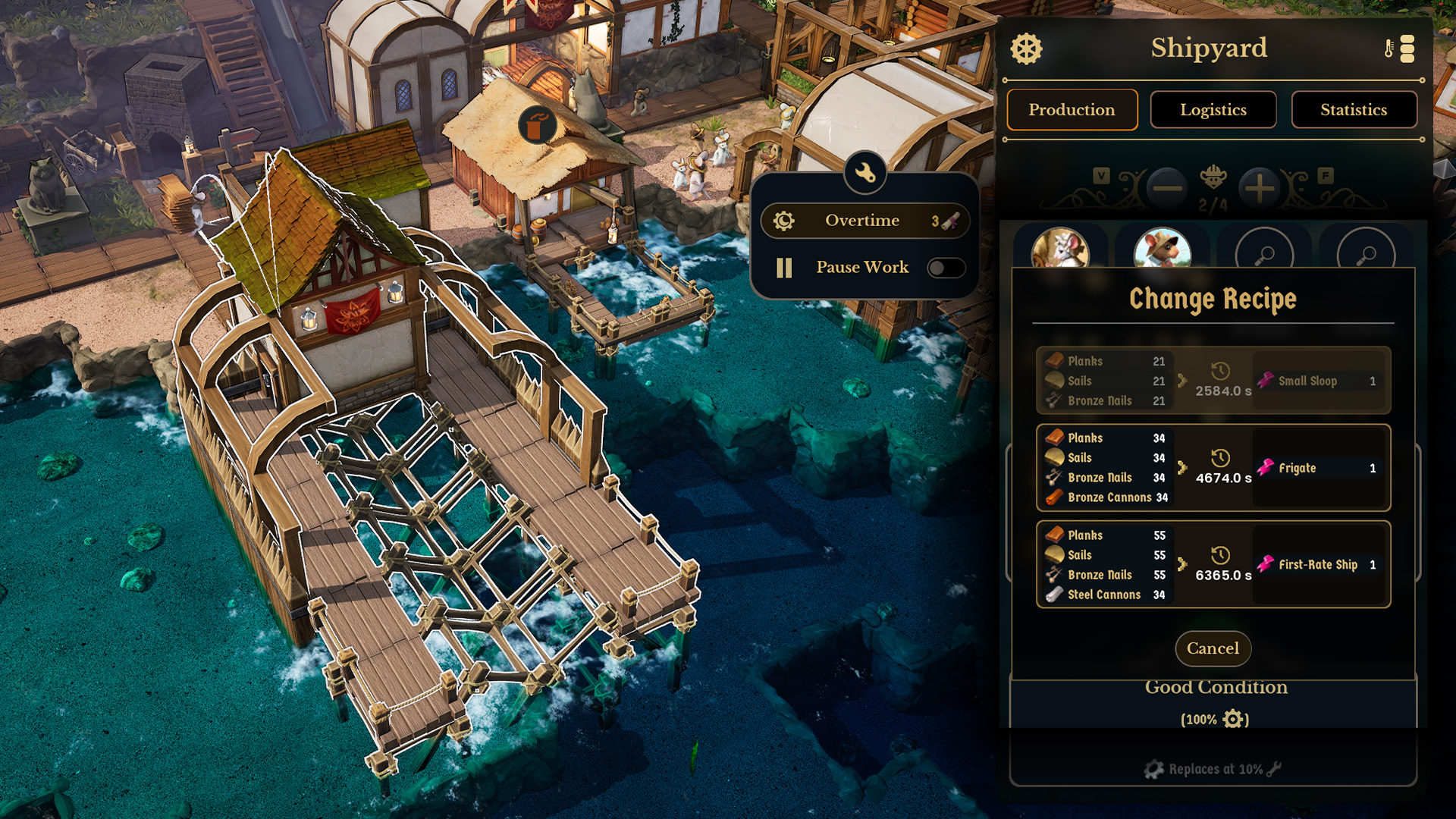The height and width of the screenshot is (819, 1456).
Task: Open the thermometer list icon in header
Action: click(1400, 49)
